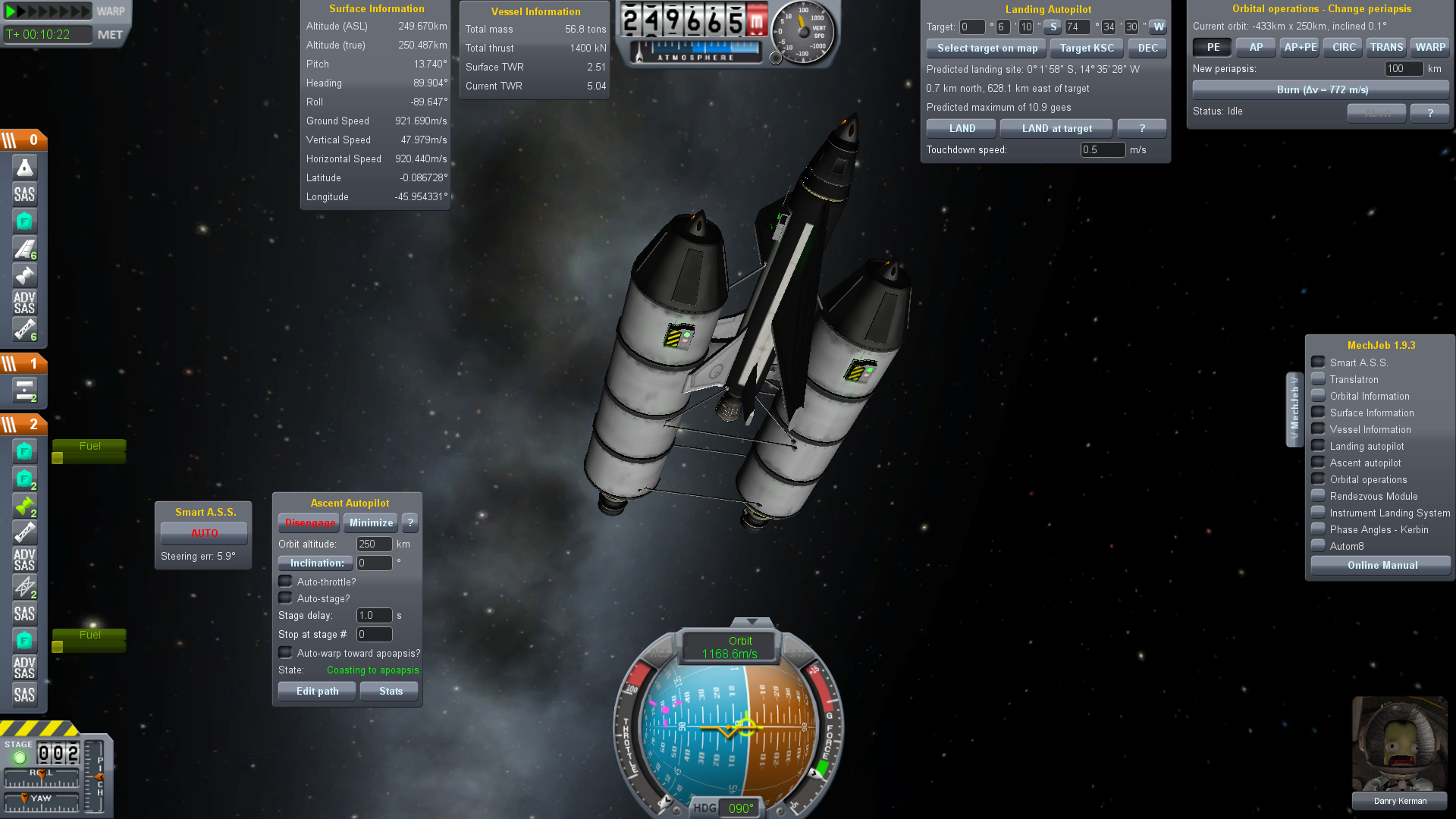Screen dimensions: 1456x819
Task: Disengage the Ascent Autopilot
Action: coord(309,522)
